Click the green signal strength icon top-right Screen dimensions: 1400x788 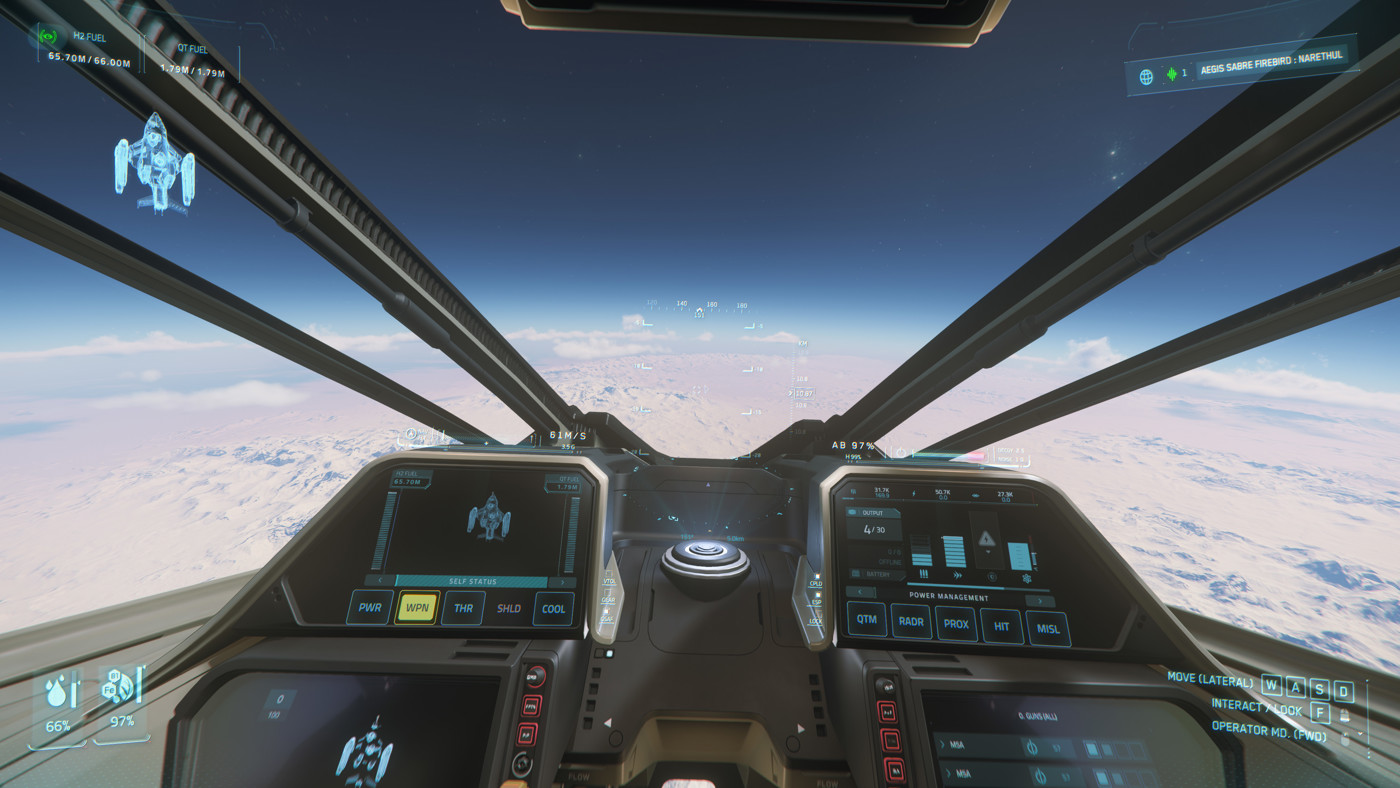tap(1170, 72)
